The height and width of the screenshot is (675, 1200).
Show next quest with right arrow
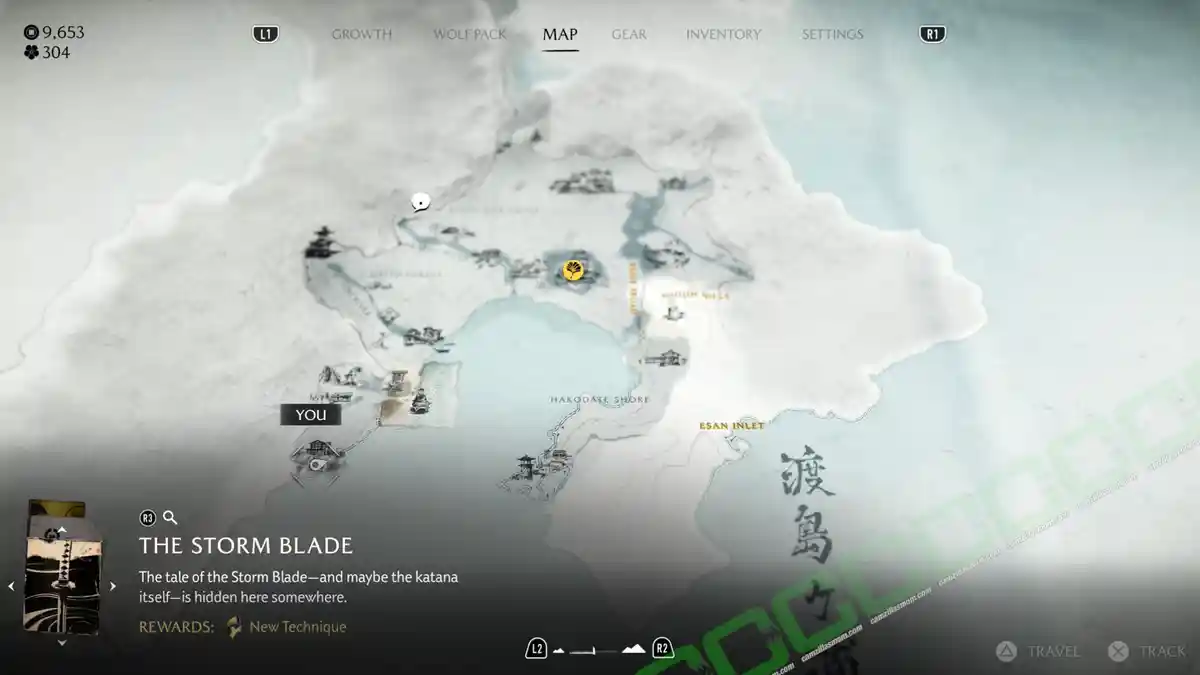click(112, 586)
